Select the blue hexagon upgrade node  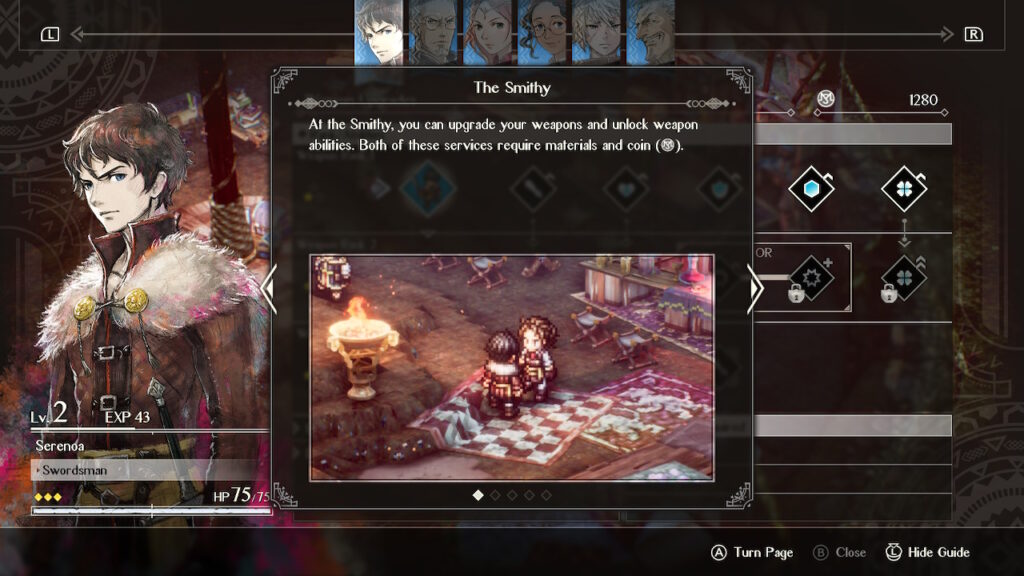[x=811, y=189]
